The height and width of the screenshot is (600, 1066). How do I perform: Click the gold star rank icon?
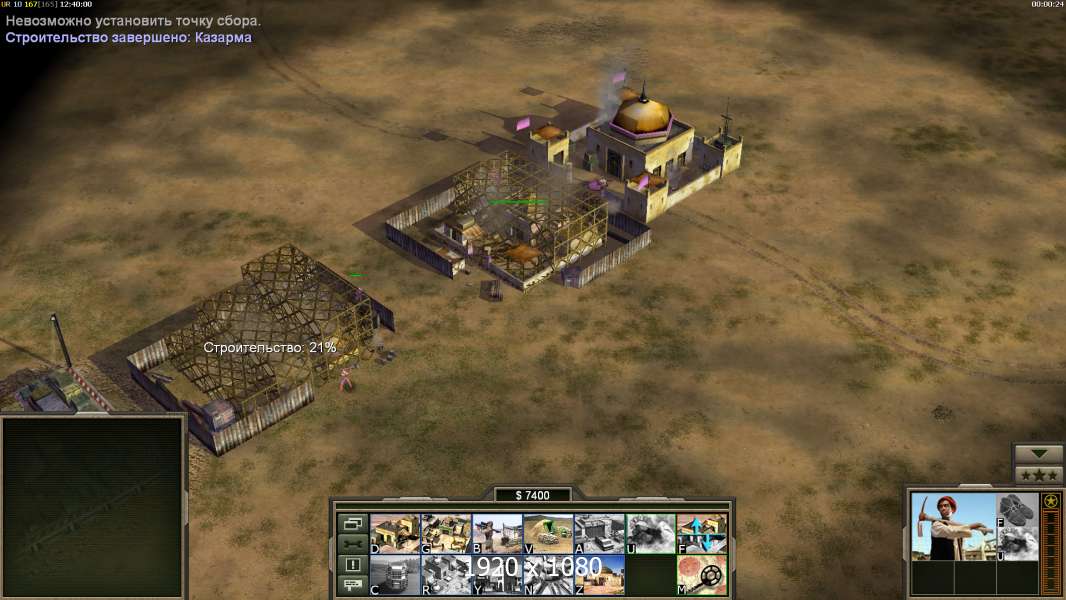point(1051,502)
